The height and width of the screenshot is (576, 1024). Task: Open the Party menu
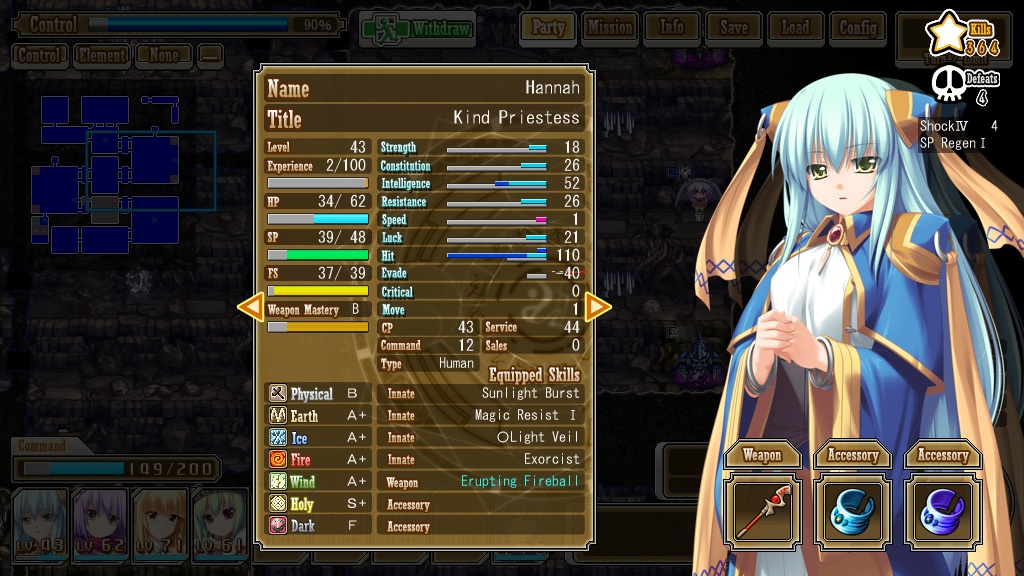(x=548, y=28)
